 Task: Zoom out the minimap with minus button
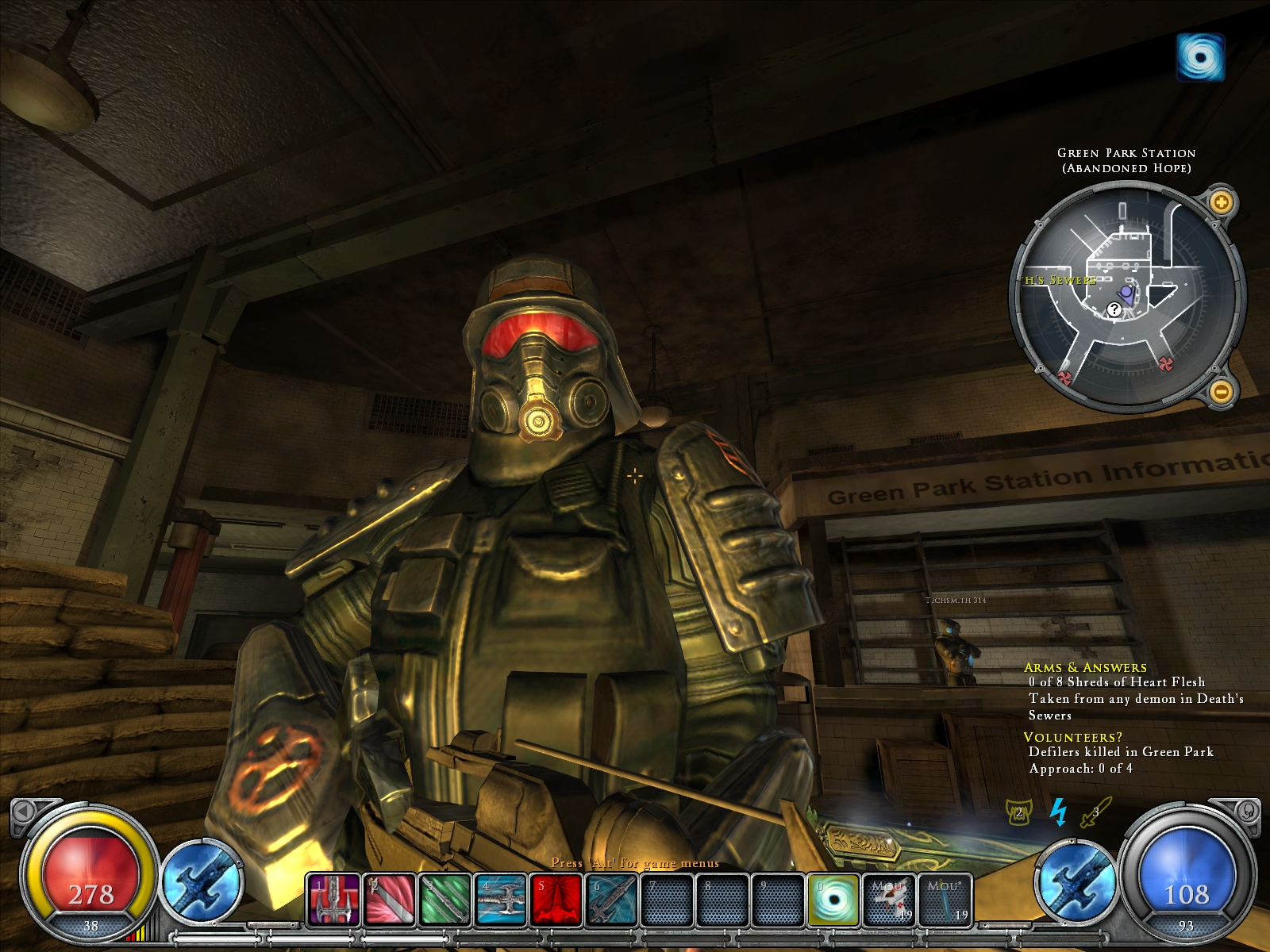coord(1222,390)
